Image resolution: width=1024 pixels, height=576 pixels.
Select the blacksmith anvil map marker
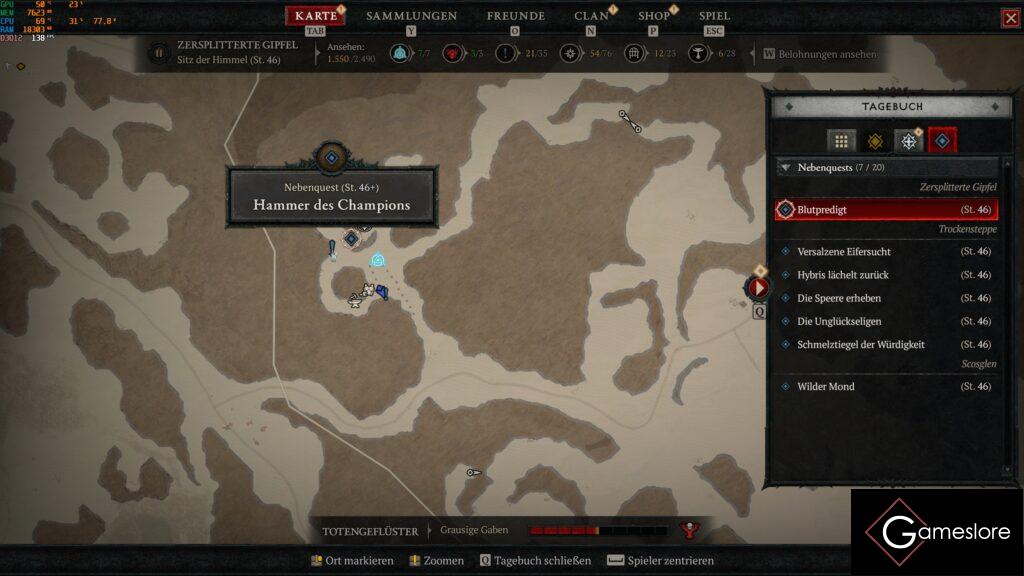click(354, 298)
